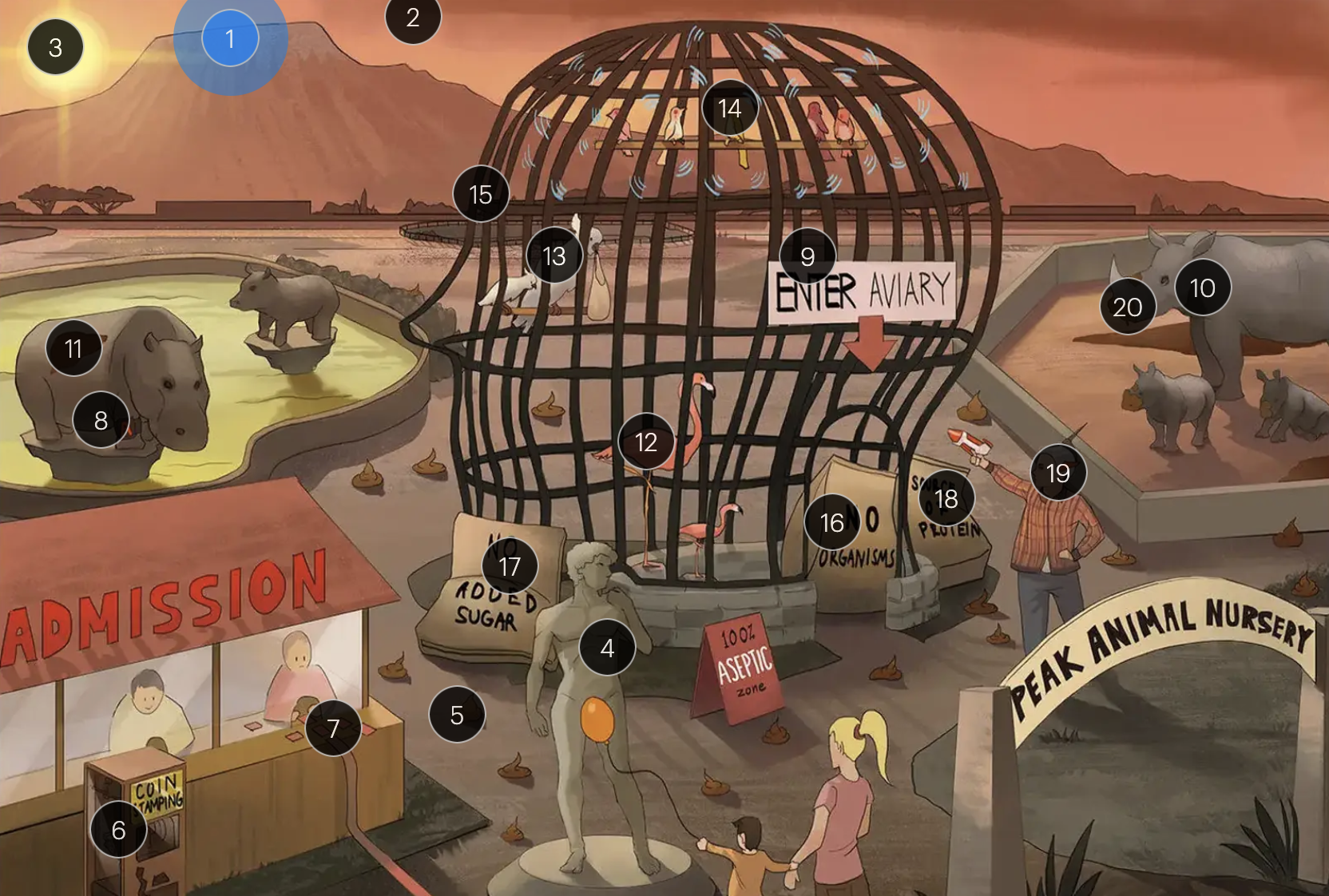The width and height of the screenshot is (1329, 896).
Task: Select numbered marker 1
Action: tap(230, 38)
